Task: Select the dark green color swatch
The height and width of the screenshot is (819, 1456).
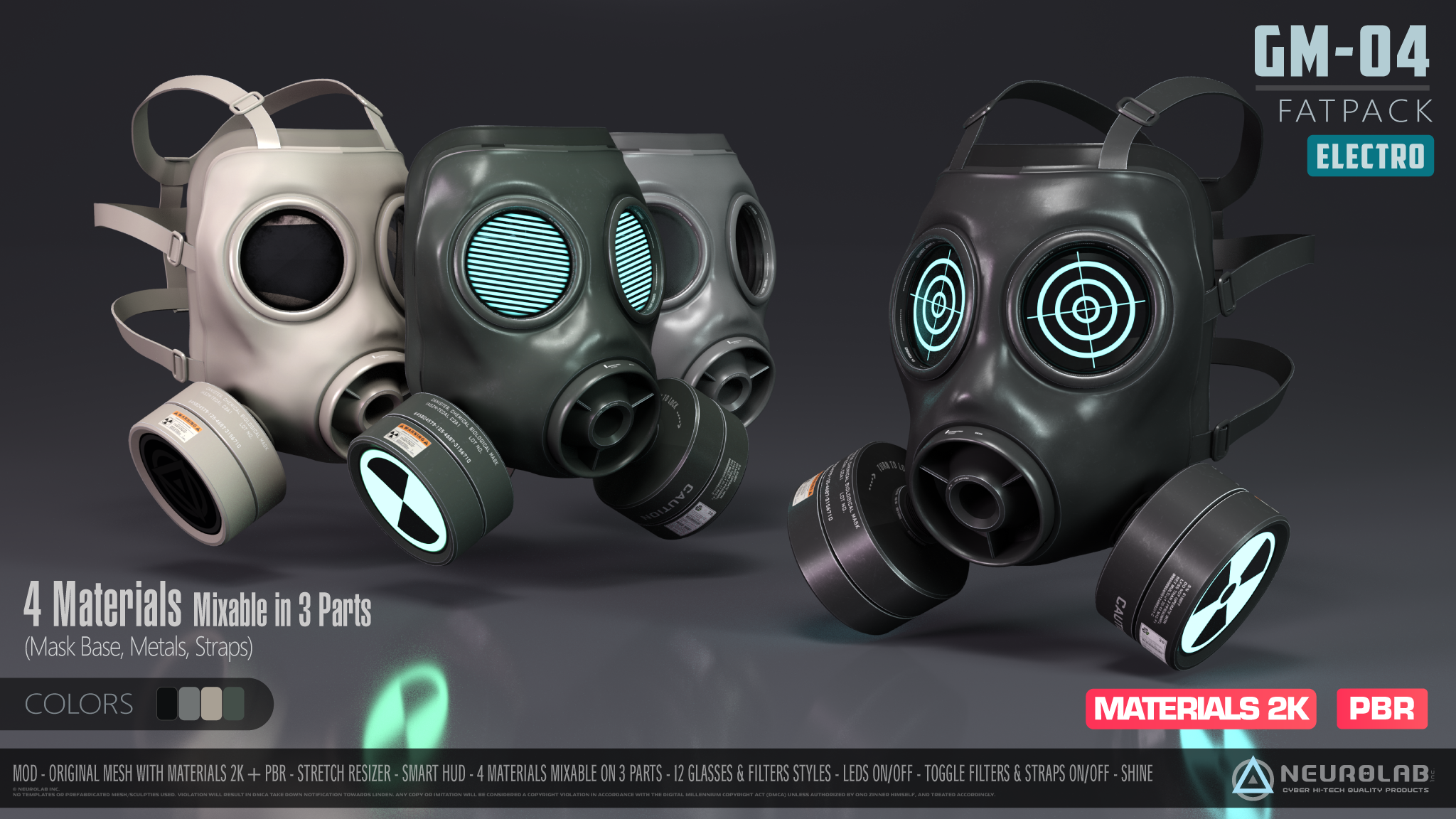Action: 234,704
